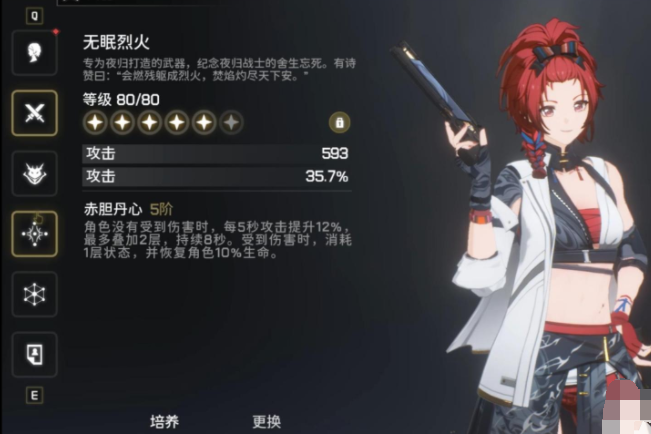
Task: Open the card-shaped sidebar tab
Action: 34,353
